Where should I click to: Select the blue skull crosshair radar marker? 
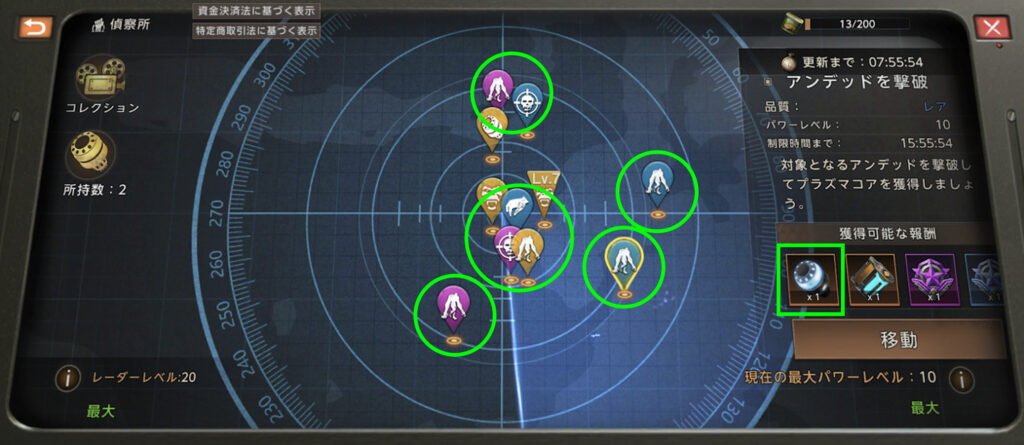[527, 103]
